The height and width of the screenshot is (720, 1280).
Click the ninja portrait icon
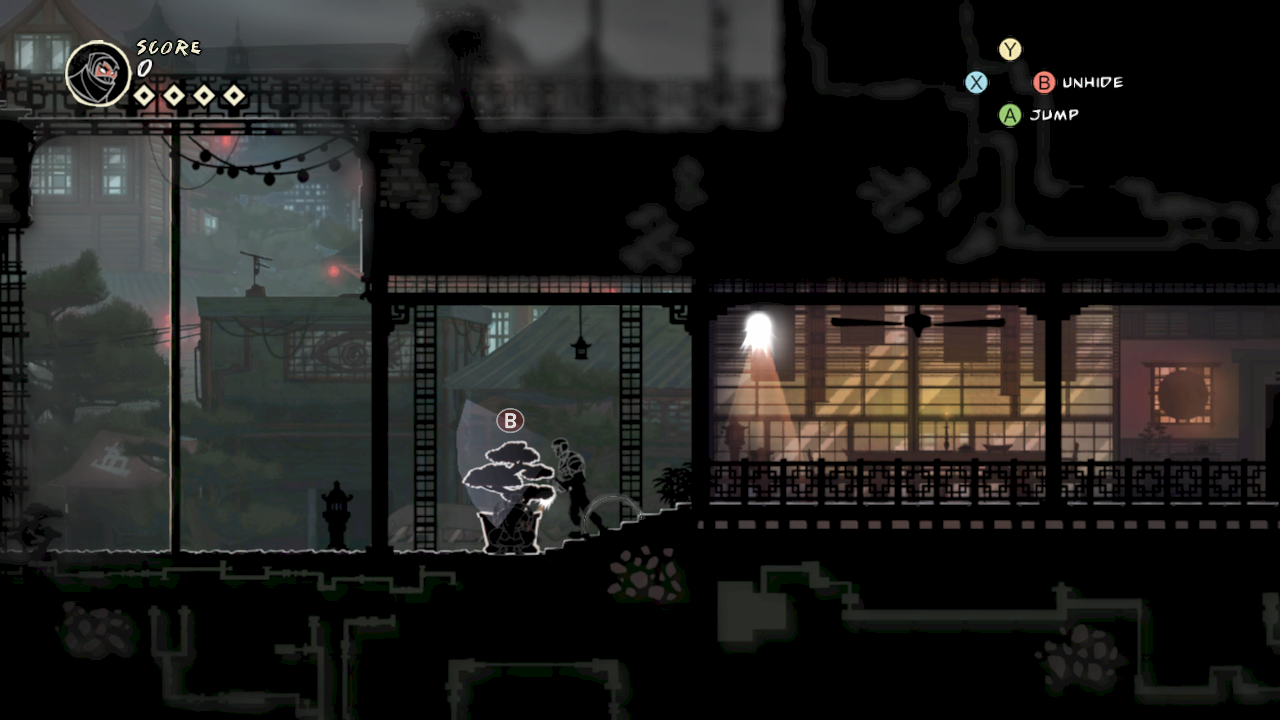98,73
